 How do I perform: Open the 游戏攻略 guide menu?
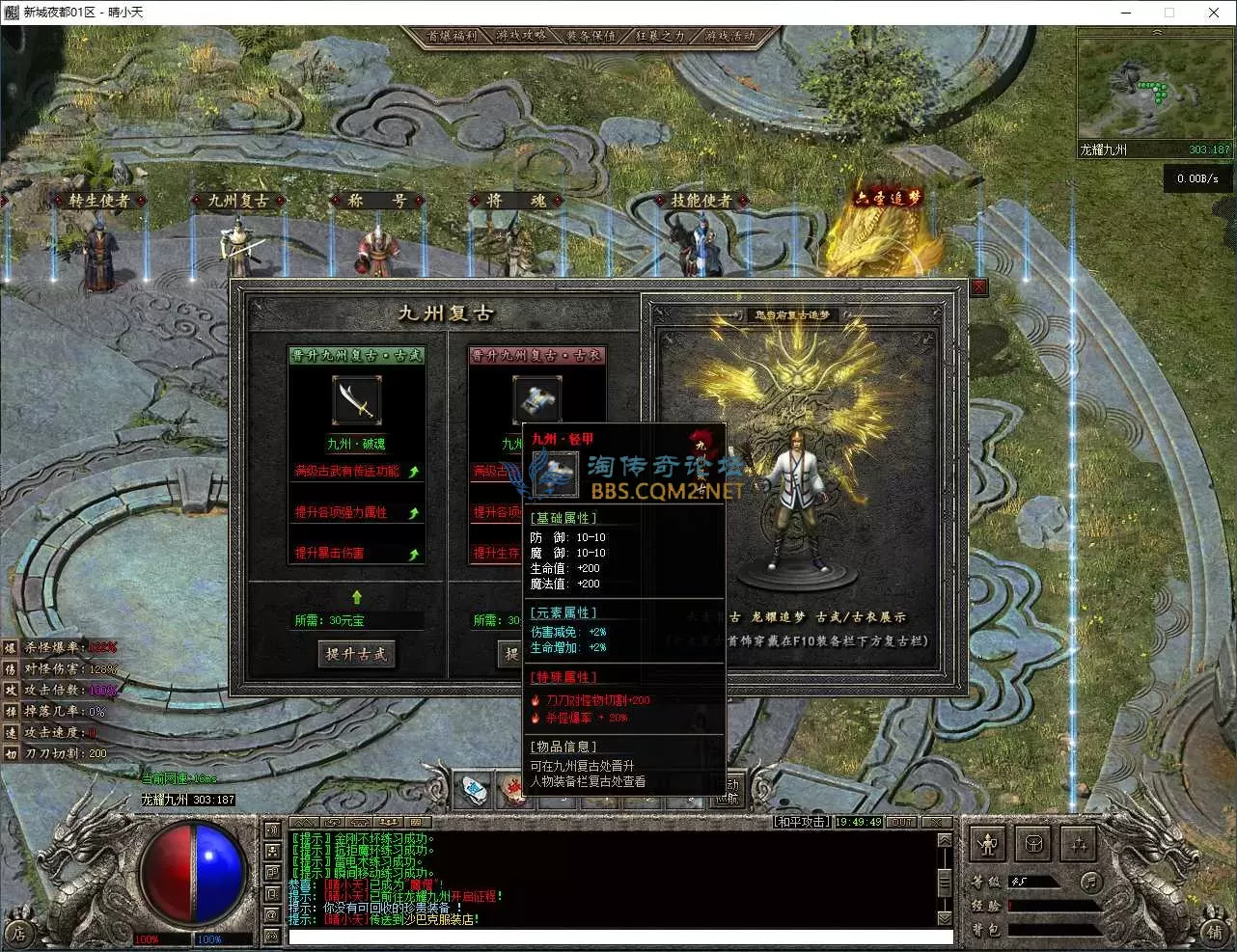[x=522, y=36]
